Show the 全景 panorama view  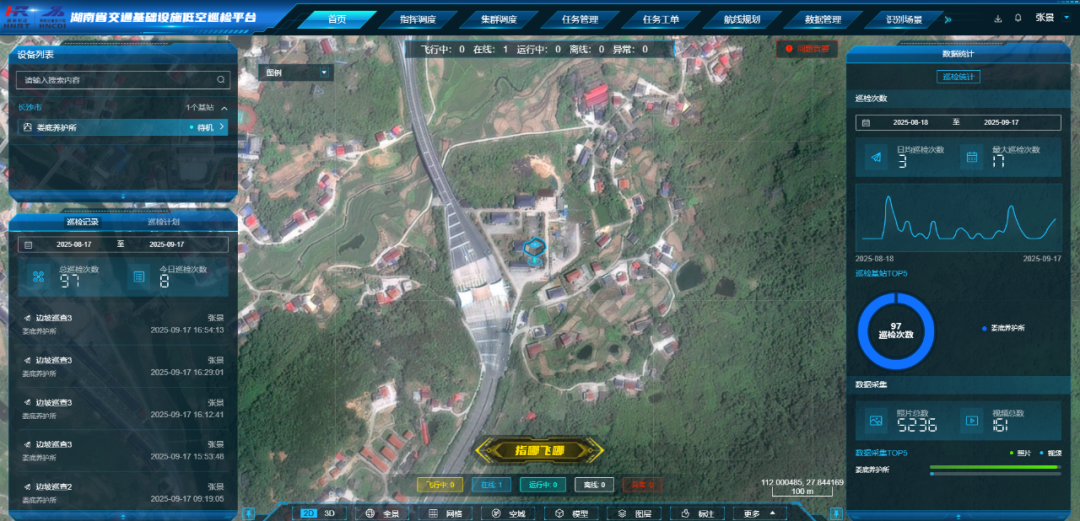pyautogui.click(x=383, y=513)
